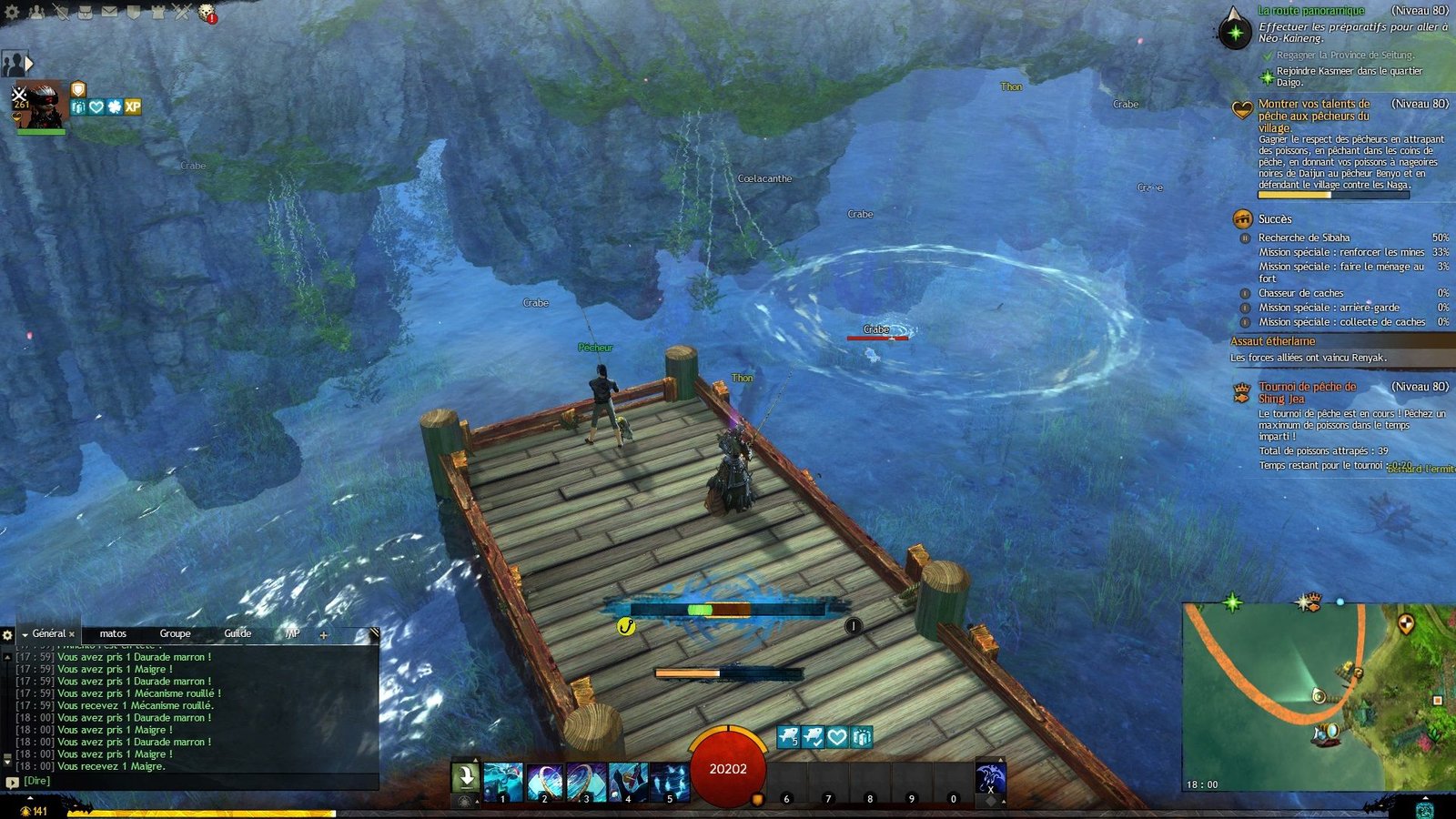This screenshot has height=819, width=1456.
Task: Click the yellow XP boost buff icon
Action: pyautogui.click(x=133, y=106)
